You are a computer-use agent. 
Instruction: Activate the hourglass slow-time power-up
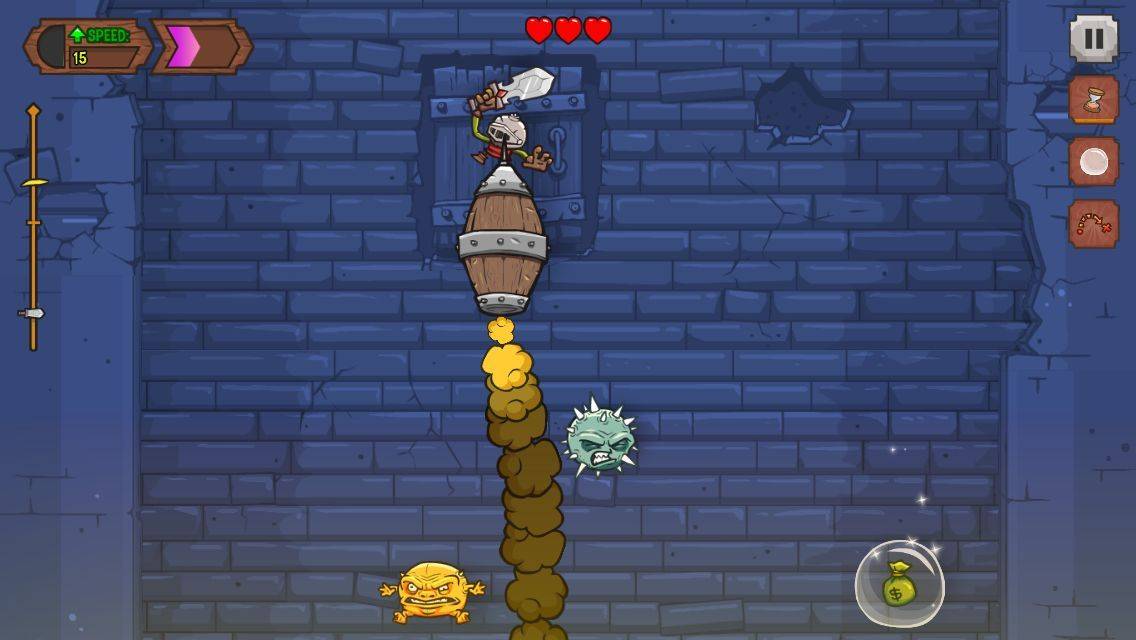[1094, 100]
